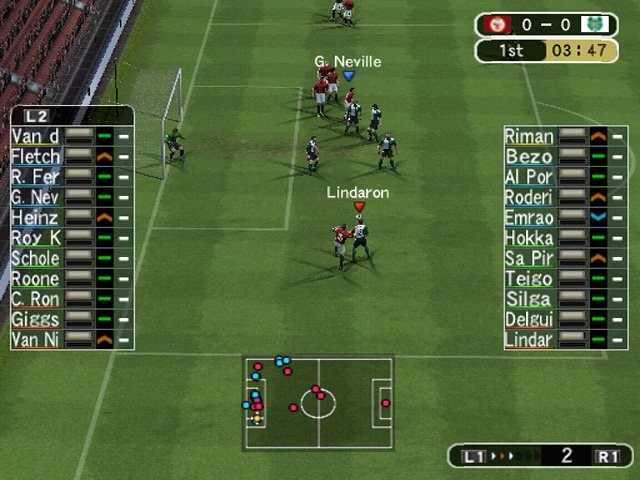Click the pitch radar minimap

pyautogui.click(x=318, y=403)
